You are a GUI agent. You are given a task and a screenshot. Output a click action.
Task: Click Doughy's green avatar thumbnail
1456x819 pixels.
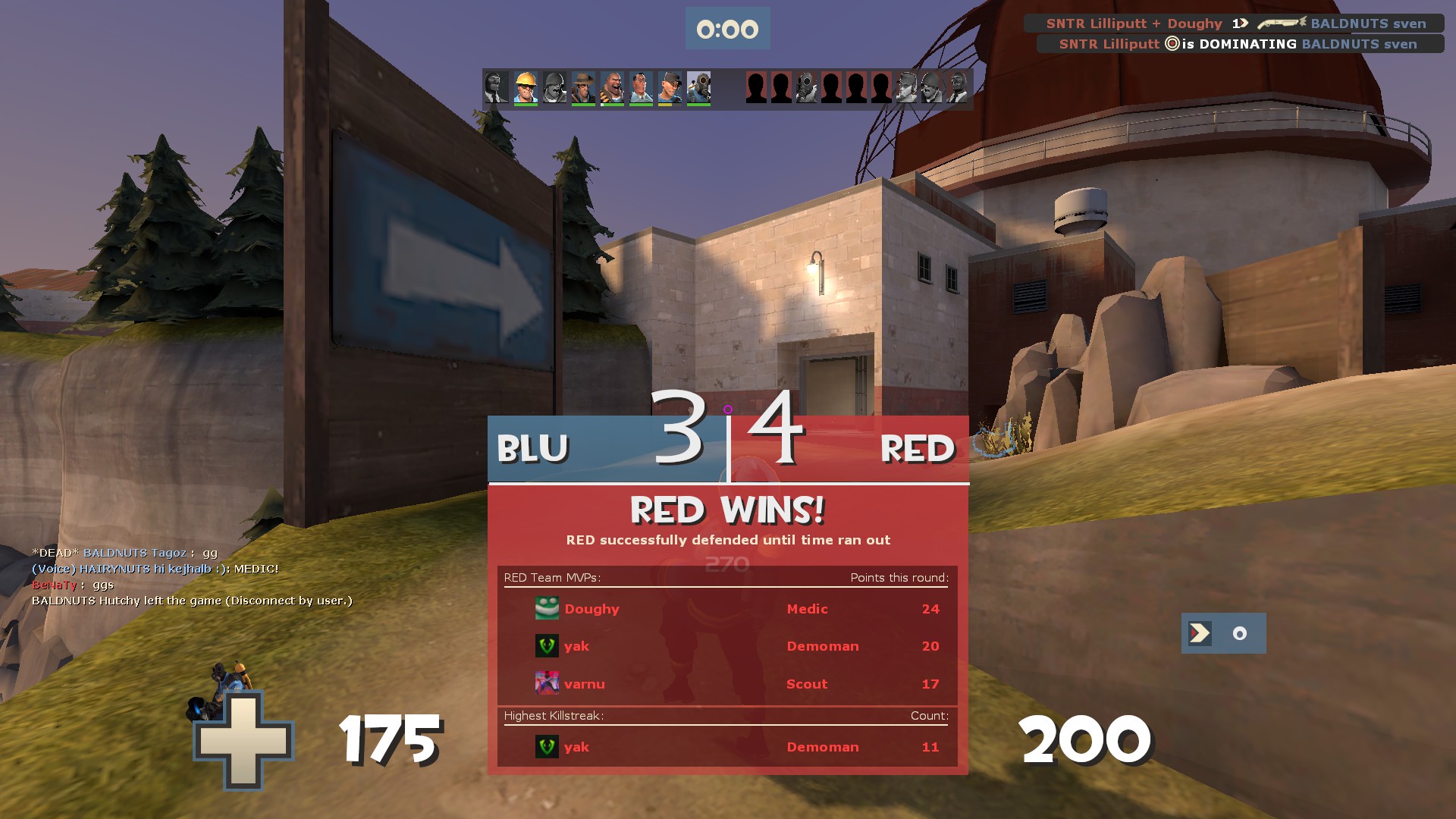pyautogui.click(x=547, y=608)
